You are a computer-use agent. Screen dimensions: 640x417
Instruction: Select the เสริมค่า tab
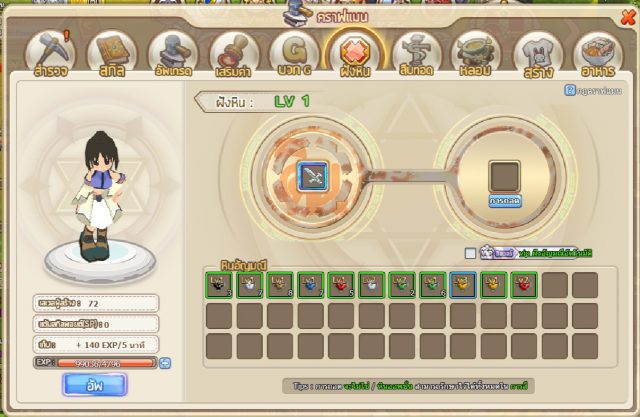(x=234, y=55)
